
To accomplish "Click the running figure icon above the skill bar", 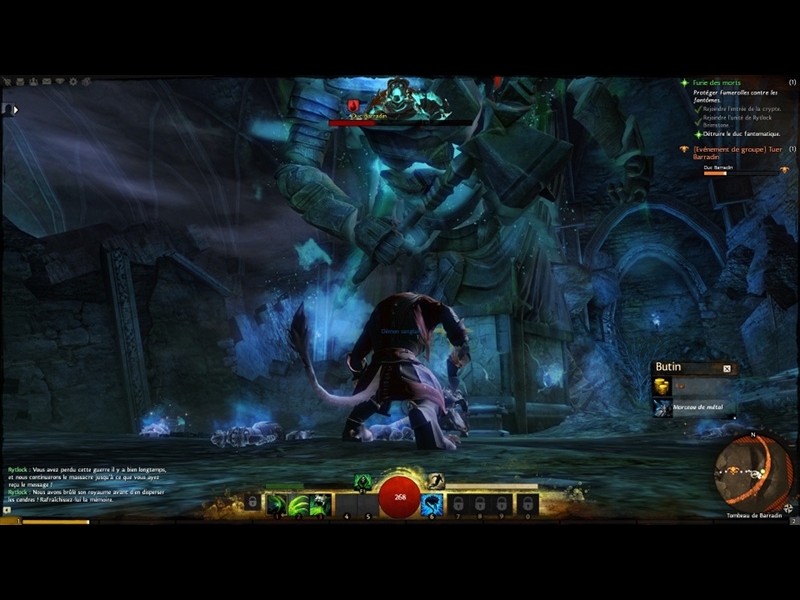I will pyautogui.click(x=435, y=481).
